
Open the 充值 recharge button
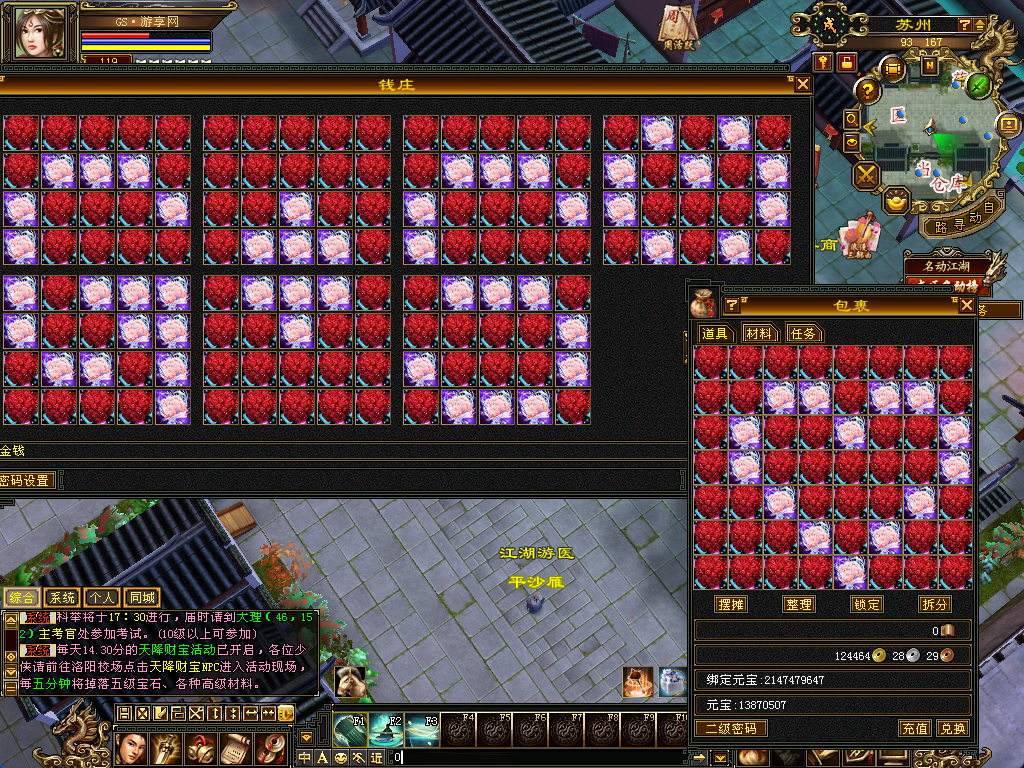click(x=914, y=728)
